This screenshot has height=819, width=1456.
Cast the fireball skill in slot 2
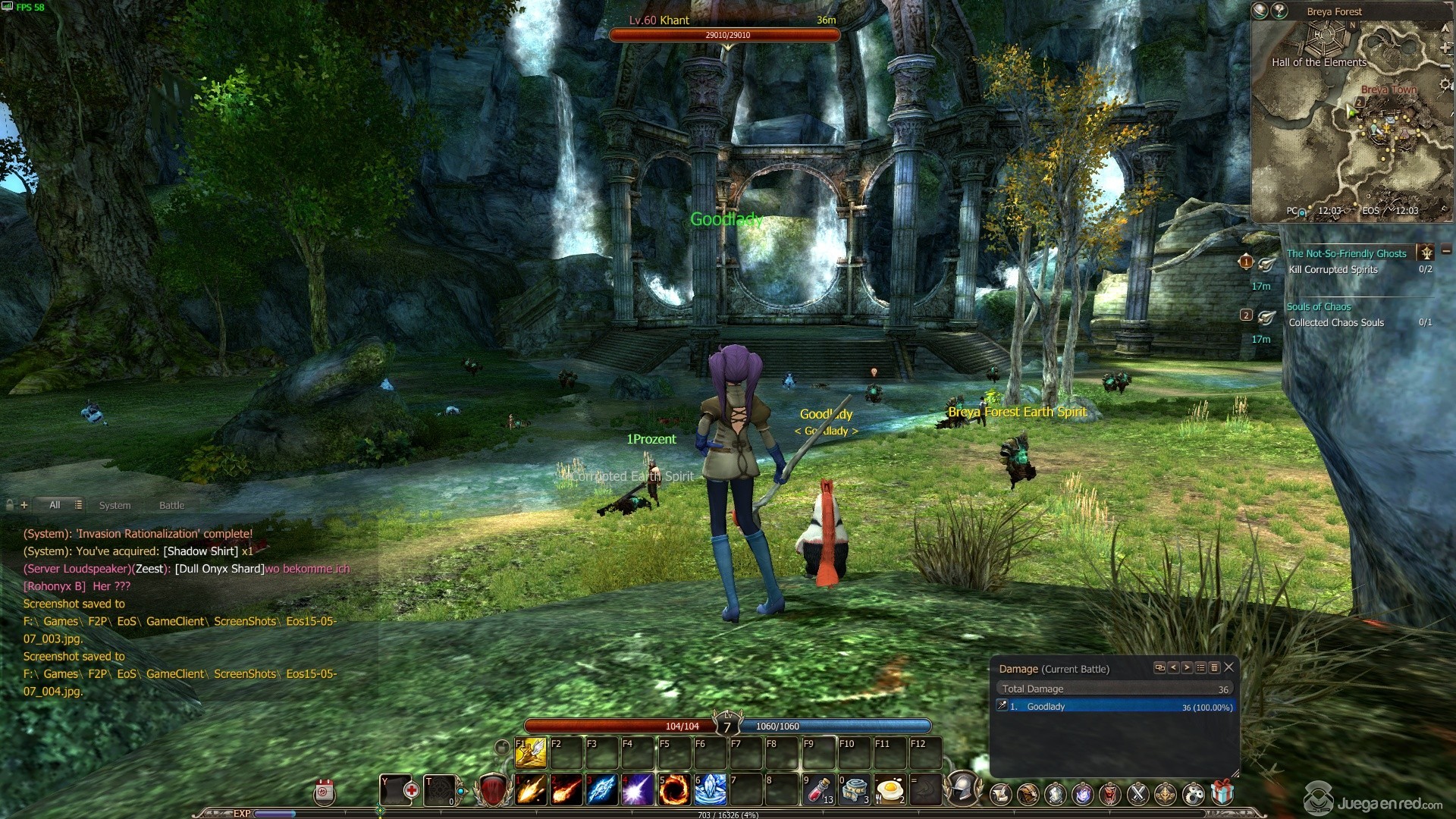(x=566, y=790)
